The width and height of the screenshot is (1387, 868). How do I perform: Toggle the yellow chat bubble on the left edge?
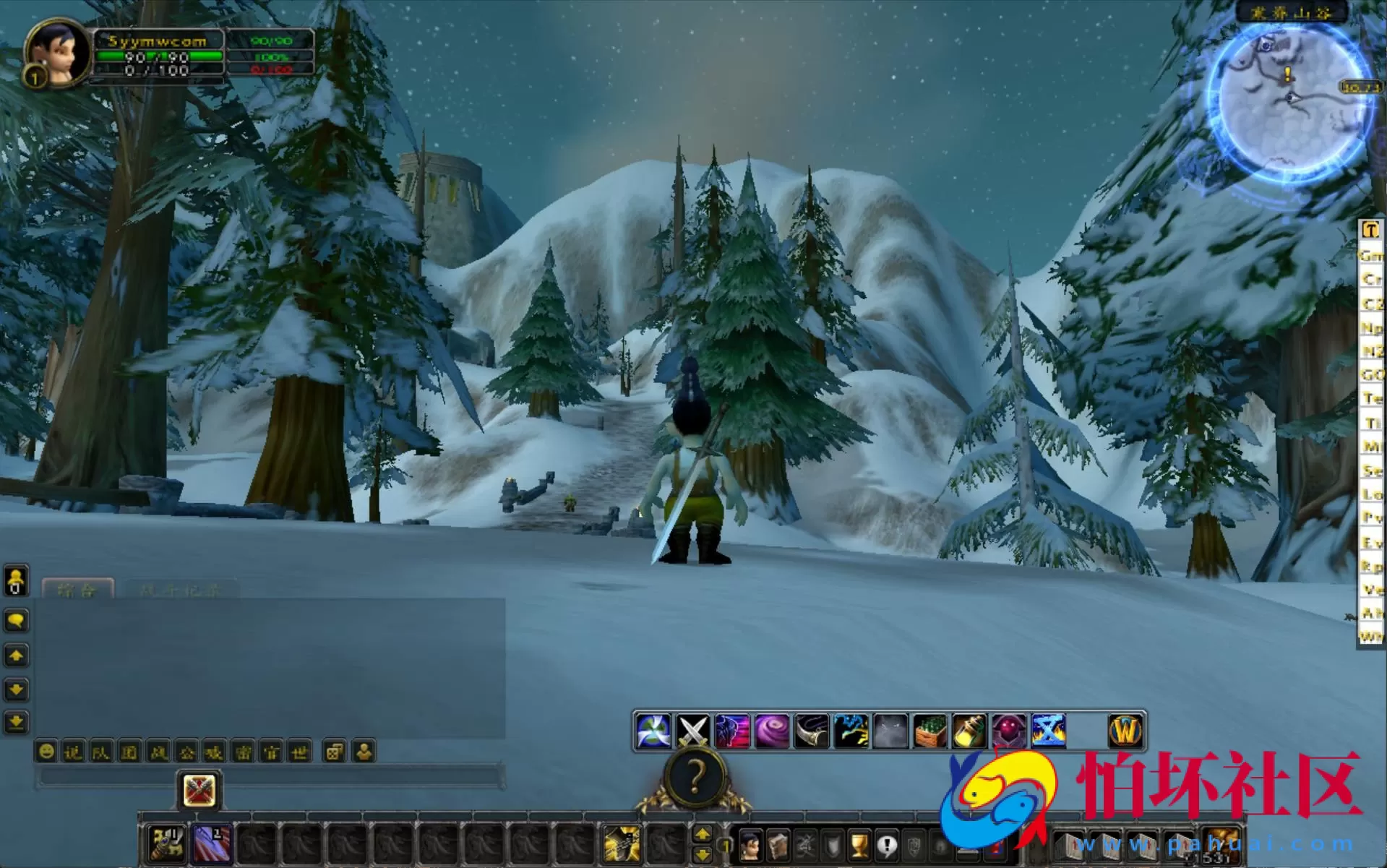coord(17,619)
